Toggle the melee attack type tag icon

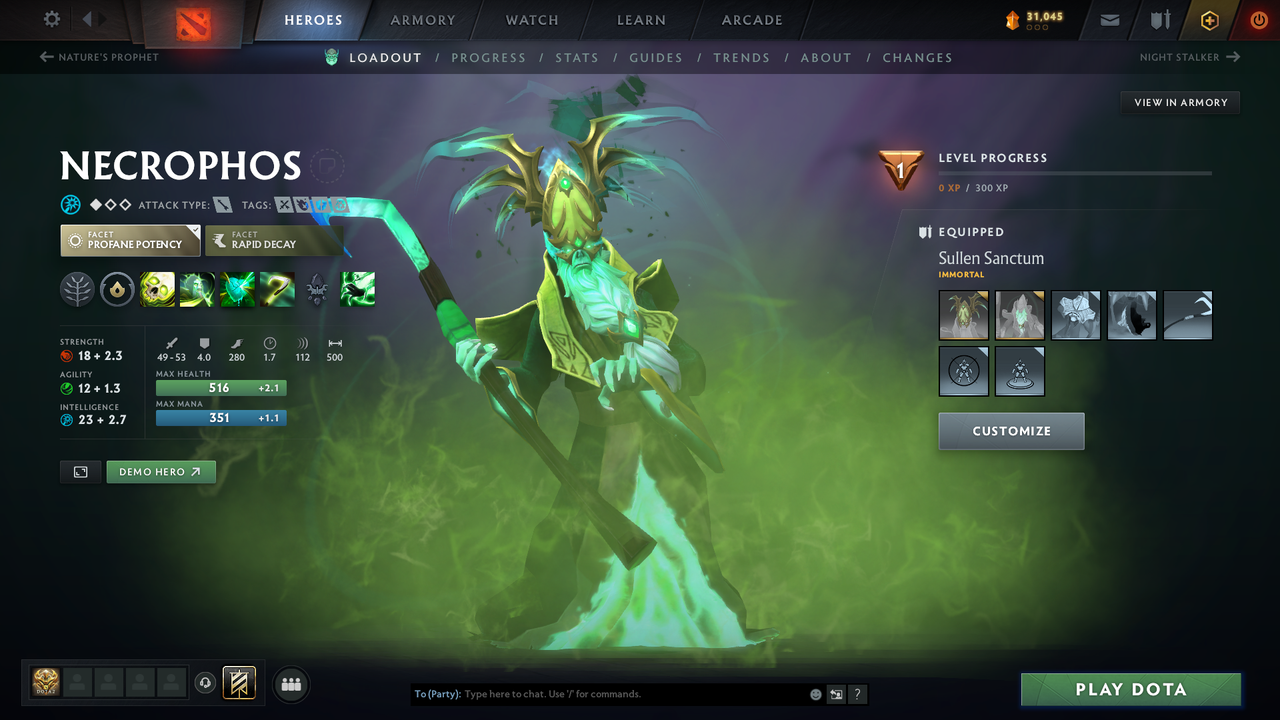(x=222, y=204)
